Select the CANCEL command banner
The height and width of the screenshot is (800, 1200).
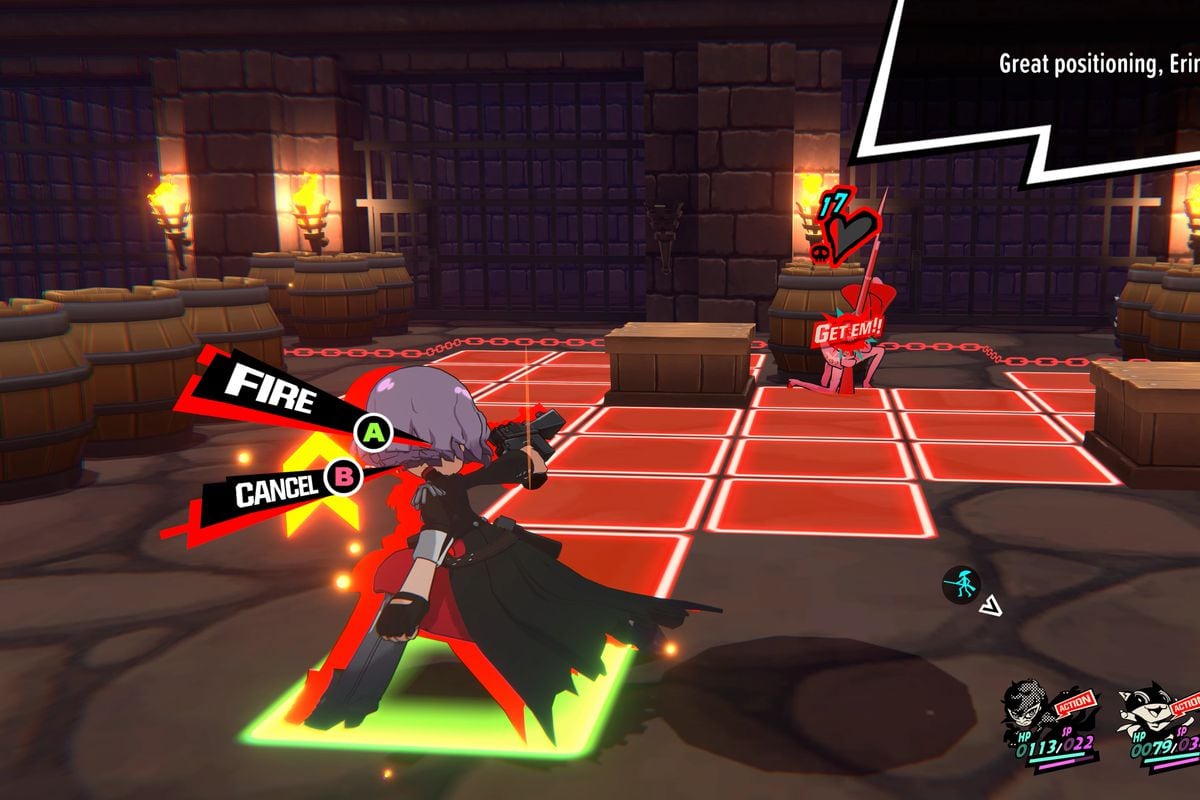coord(275,489)
